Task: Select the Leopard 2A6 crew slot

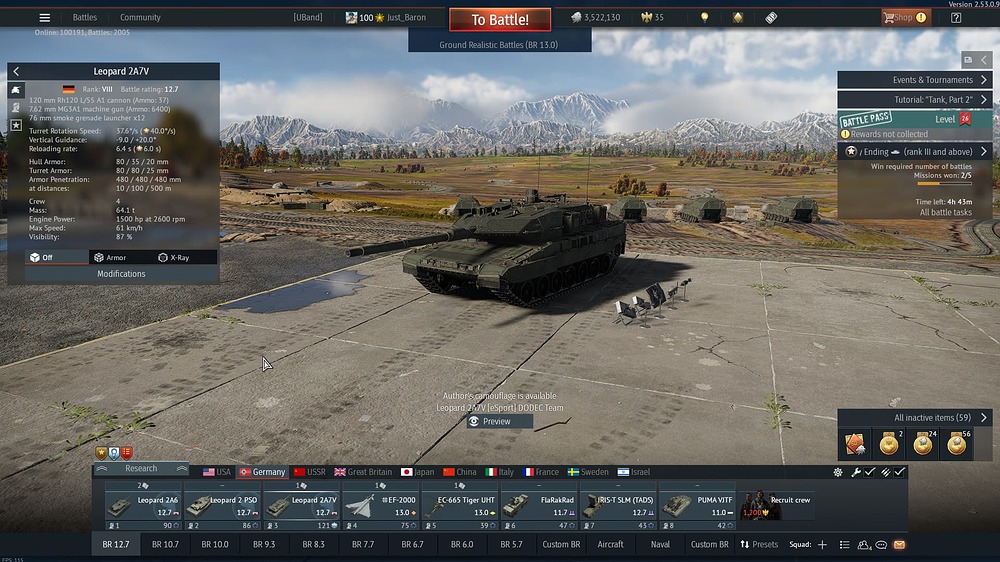Action: coord(144,505)
